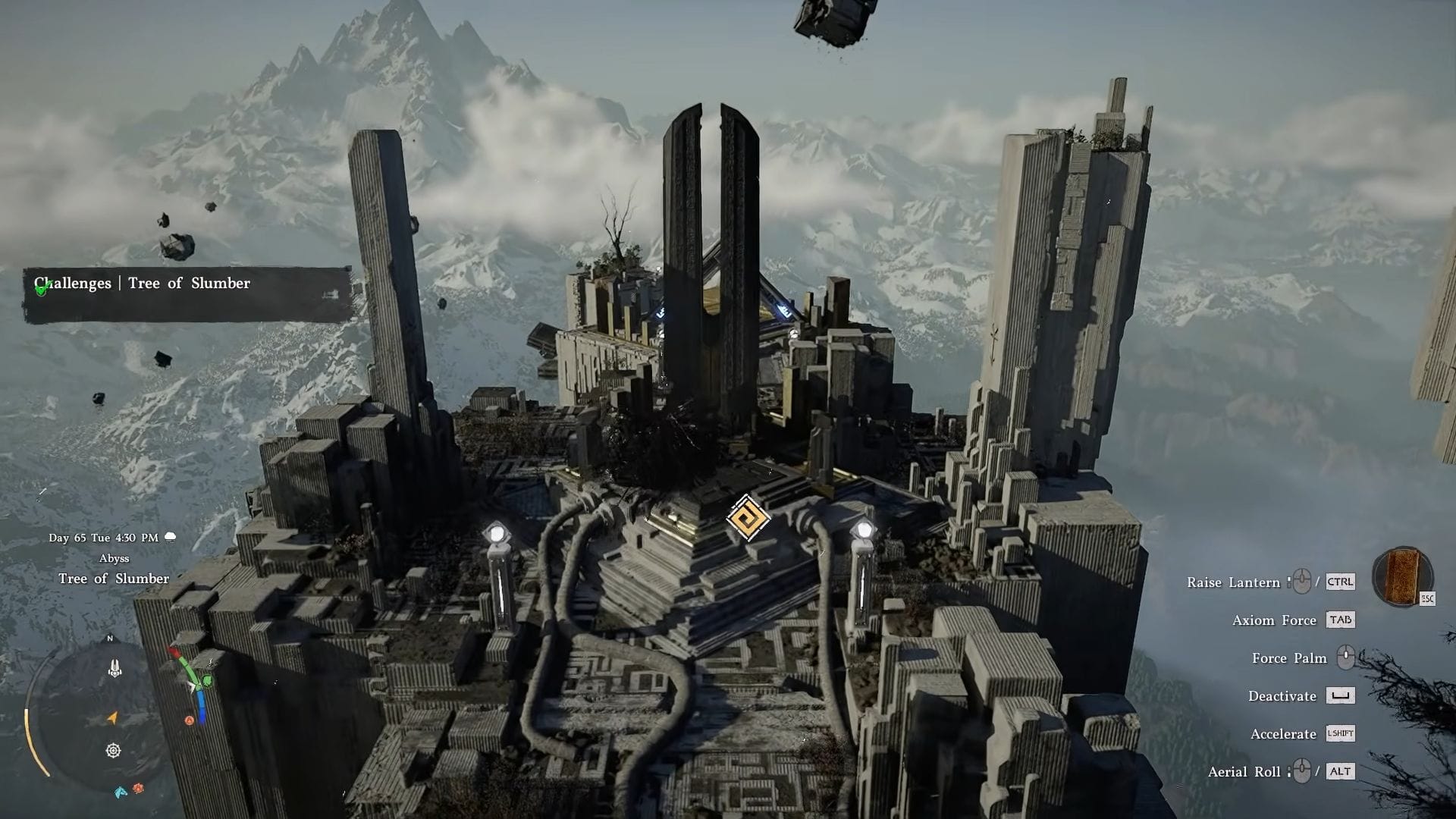
Task: Select the white tower marker on minimap
Action: (x=115, y=668)
